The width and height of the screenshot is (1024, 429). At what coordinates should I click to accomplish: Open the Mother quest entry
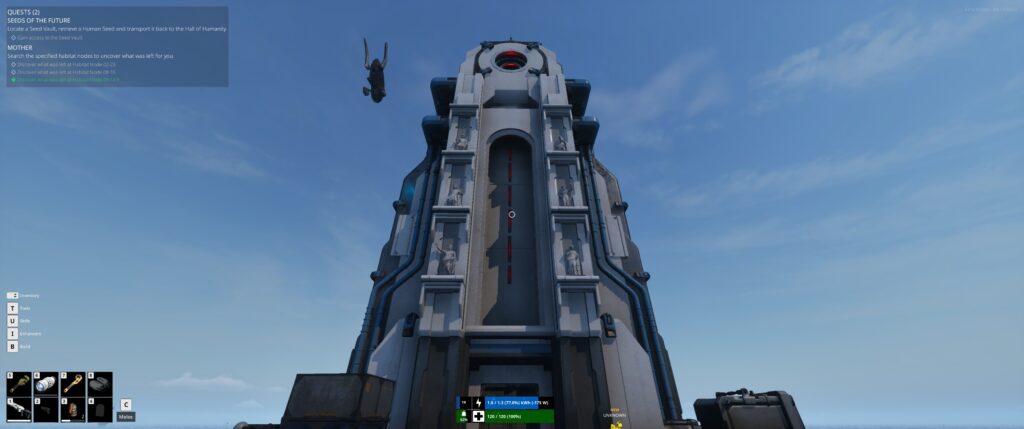tap(20, 47)
